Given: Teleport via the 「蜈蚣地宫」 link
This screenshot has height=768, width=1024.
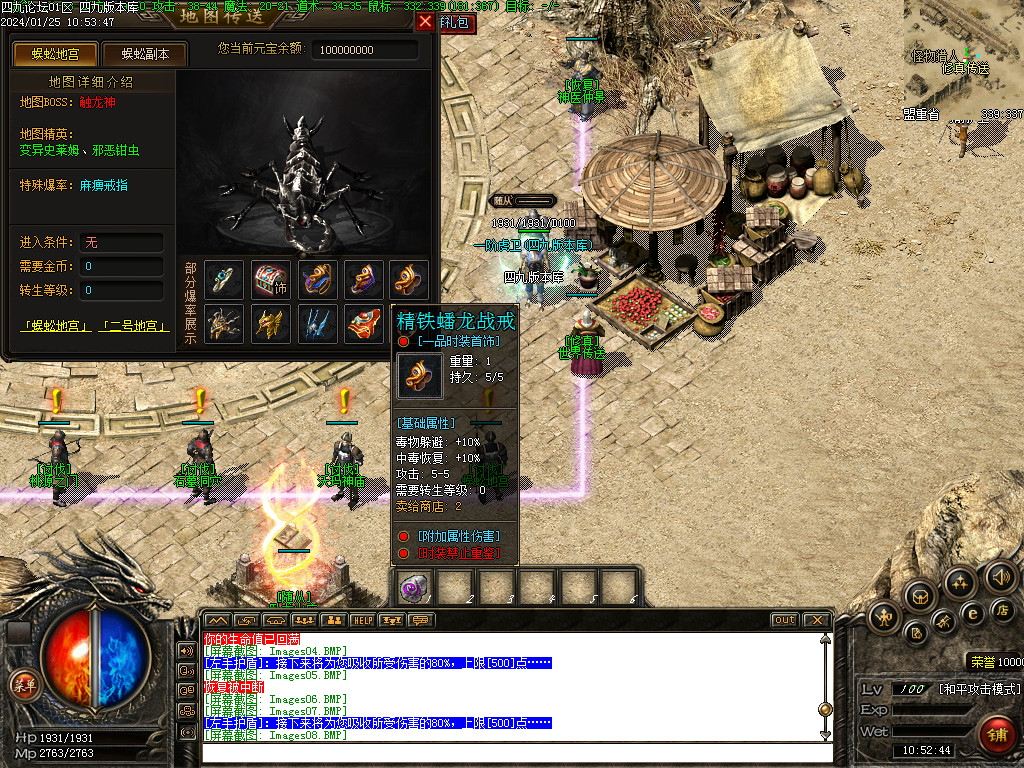Looking at the screenshot, I should tap(56, 326).
